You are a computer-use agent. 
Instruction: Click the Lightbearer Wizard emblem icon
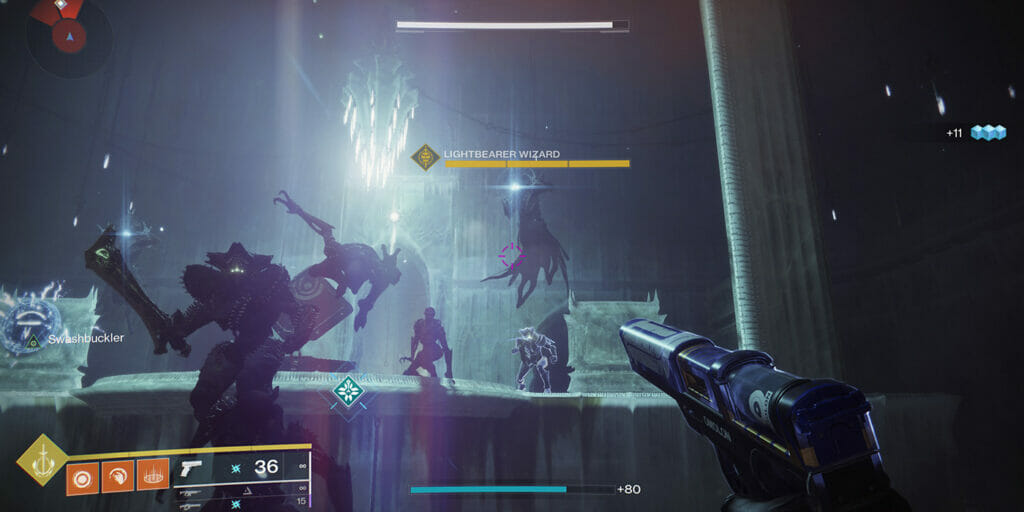pos(427,157)
